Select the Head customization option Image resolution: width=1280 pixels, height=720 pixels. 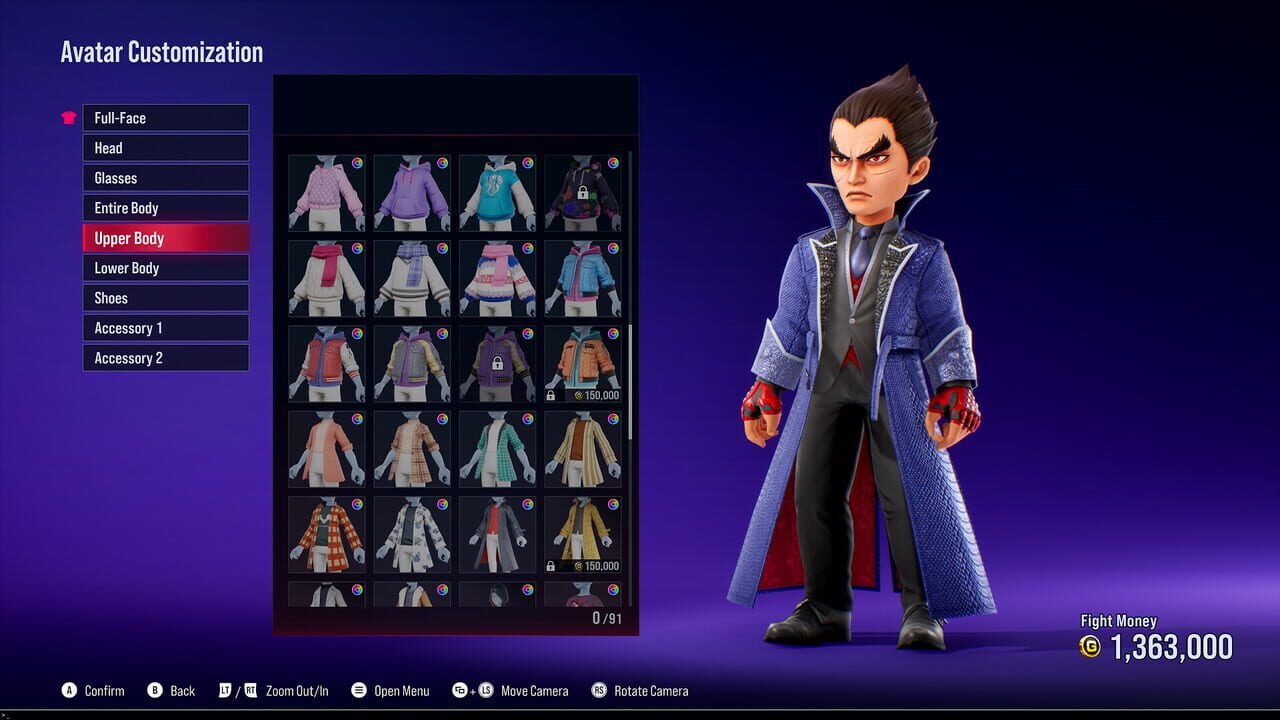coord(165,147)
